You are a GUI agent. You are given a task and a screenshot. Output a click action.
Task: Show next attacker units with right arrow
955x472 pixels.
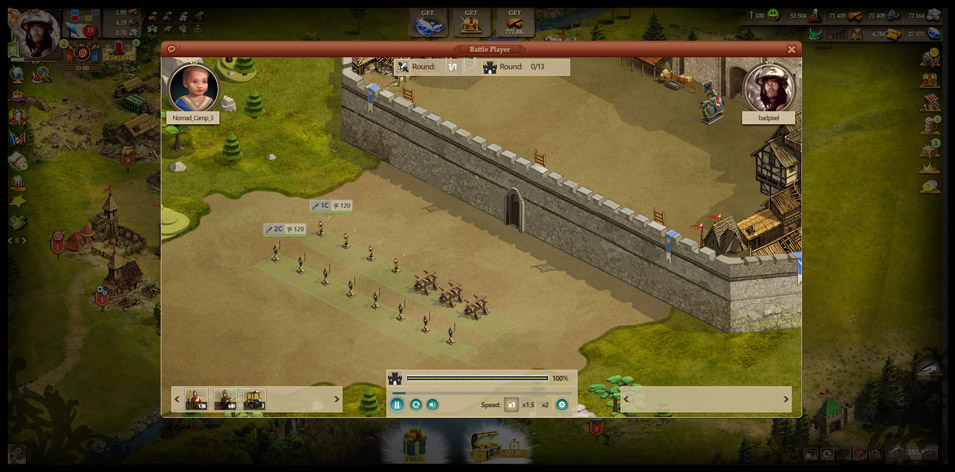(x=336, y=399)
